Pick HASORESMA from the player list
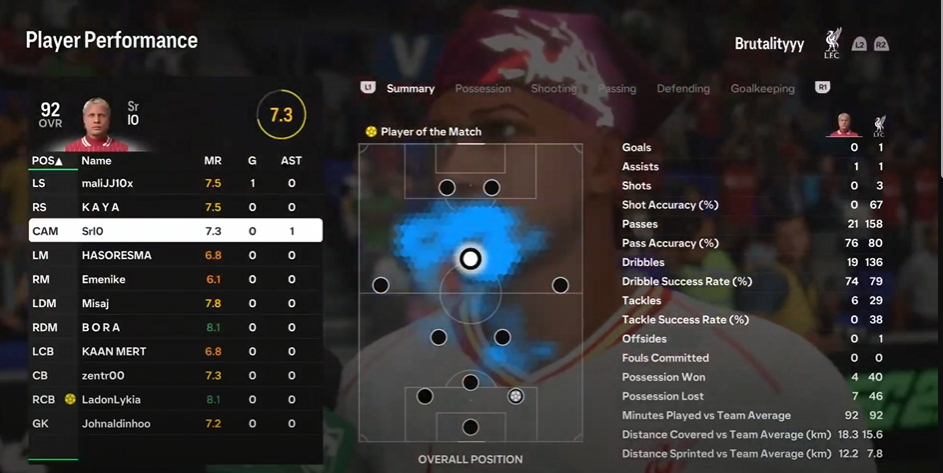This screenshot has height=473, width=943. point(175,255)
